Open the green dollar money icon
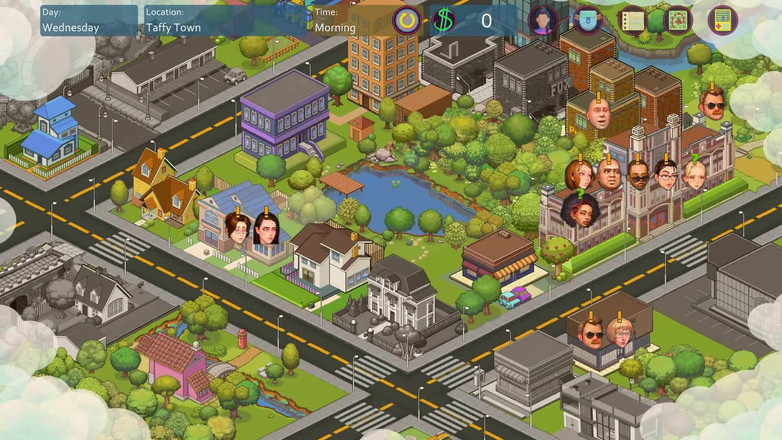This screenshot has width=782, height=440. 444,19
